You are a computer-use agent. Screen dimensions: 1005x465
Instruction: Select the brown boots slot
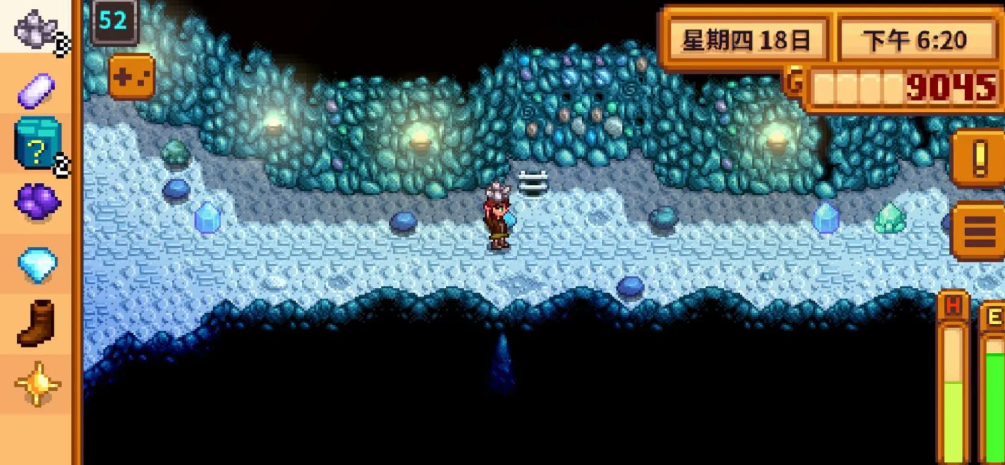(38, 324)
